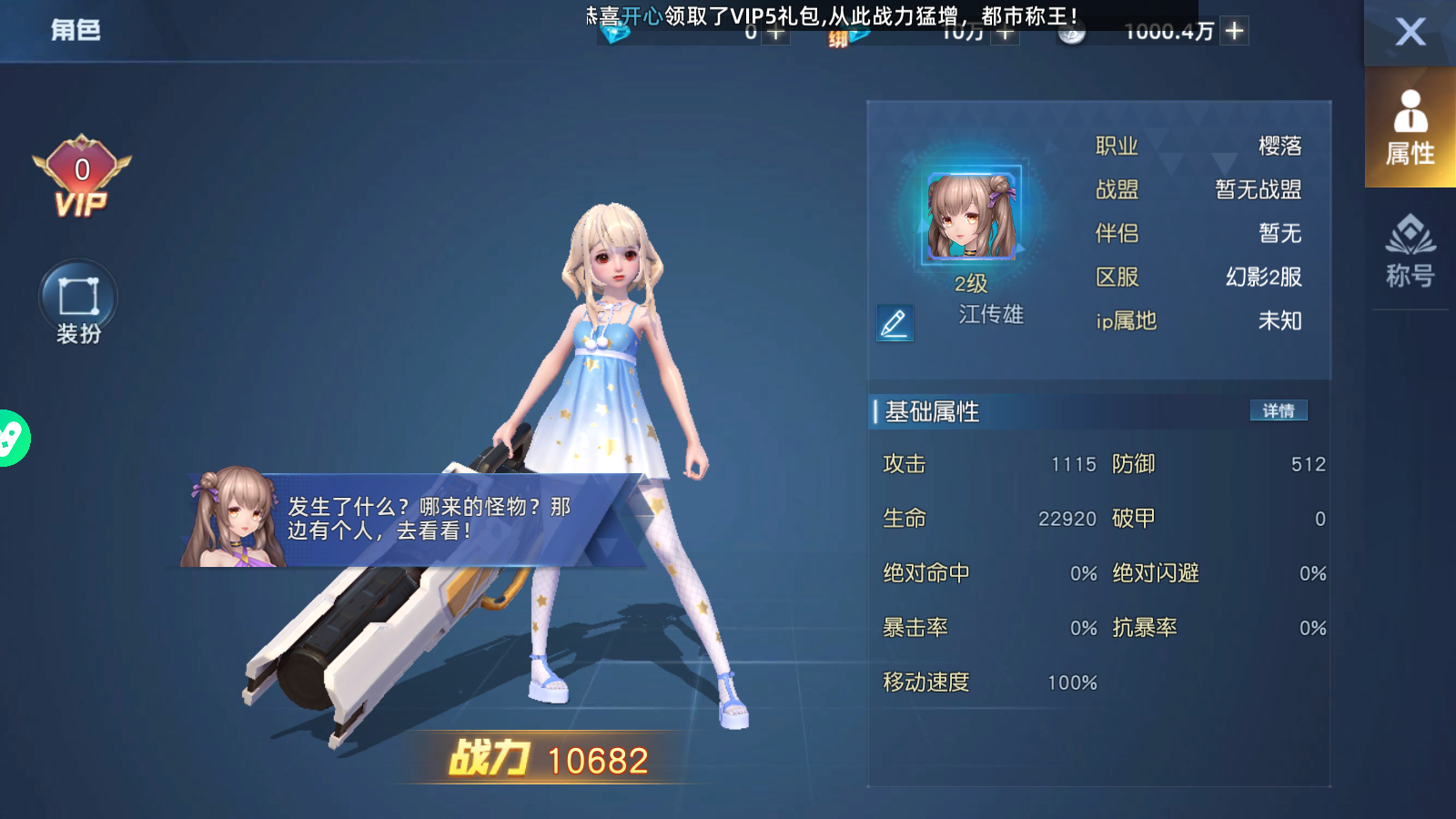Switch to the 属性 attributes tab
Image resolution: width=1456 pixels, height=819 pixels.
pyautogui.click(x=1410, y=127)
